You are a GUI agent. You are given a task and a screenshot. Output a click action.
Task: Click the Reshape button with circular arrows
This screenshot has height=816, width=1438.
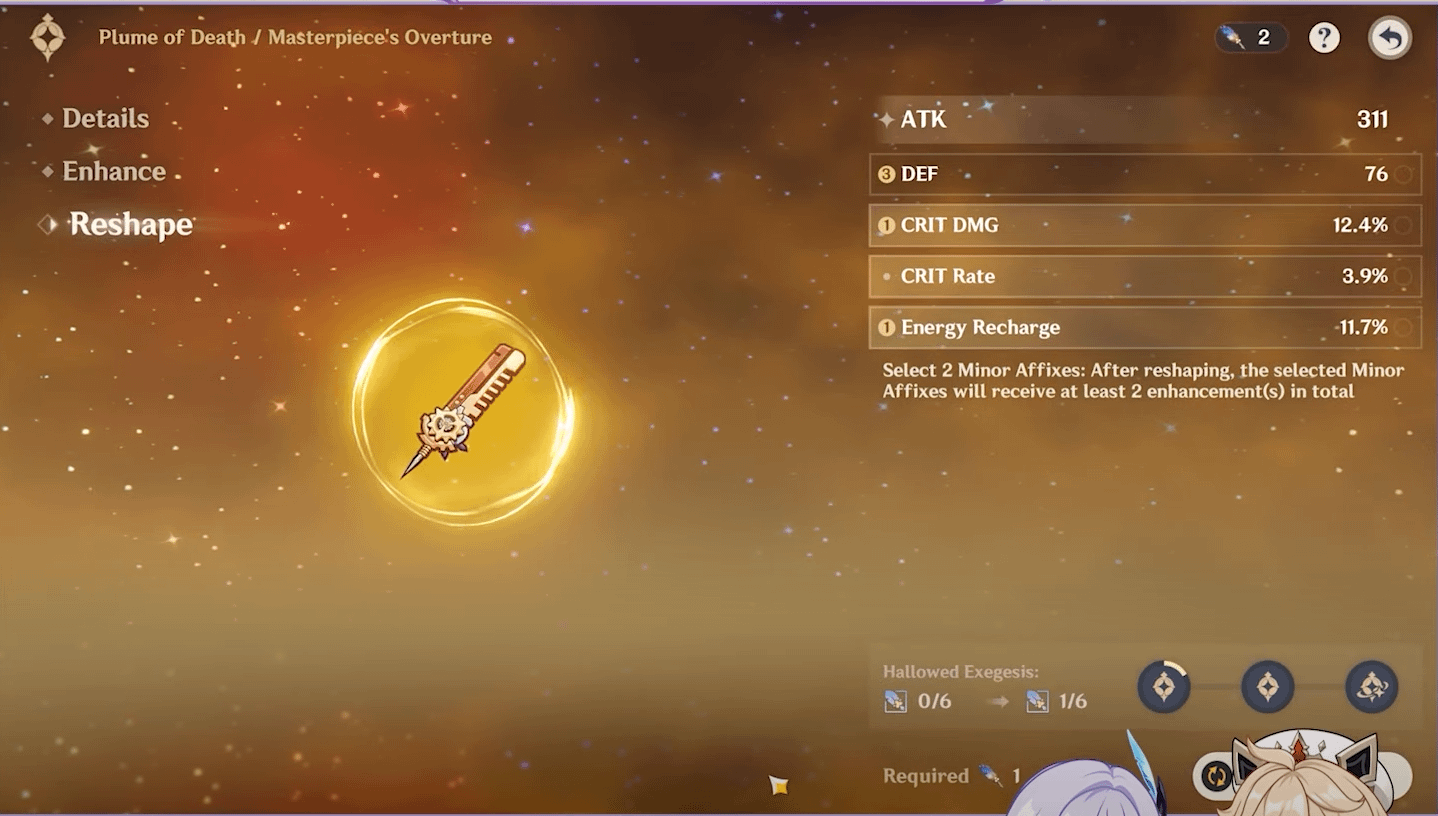(x=1217, y=775)
